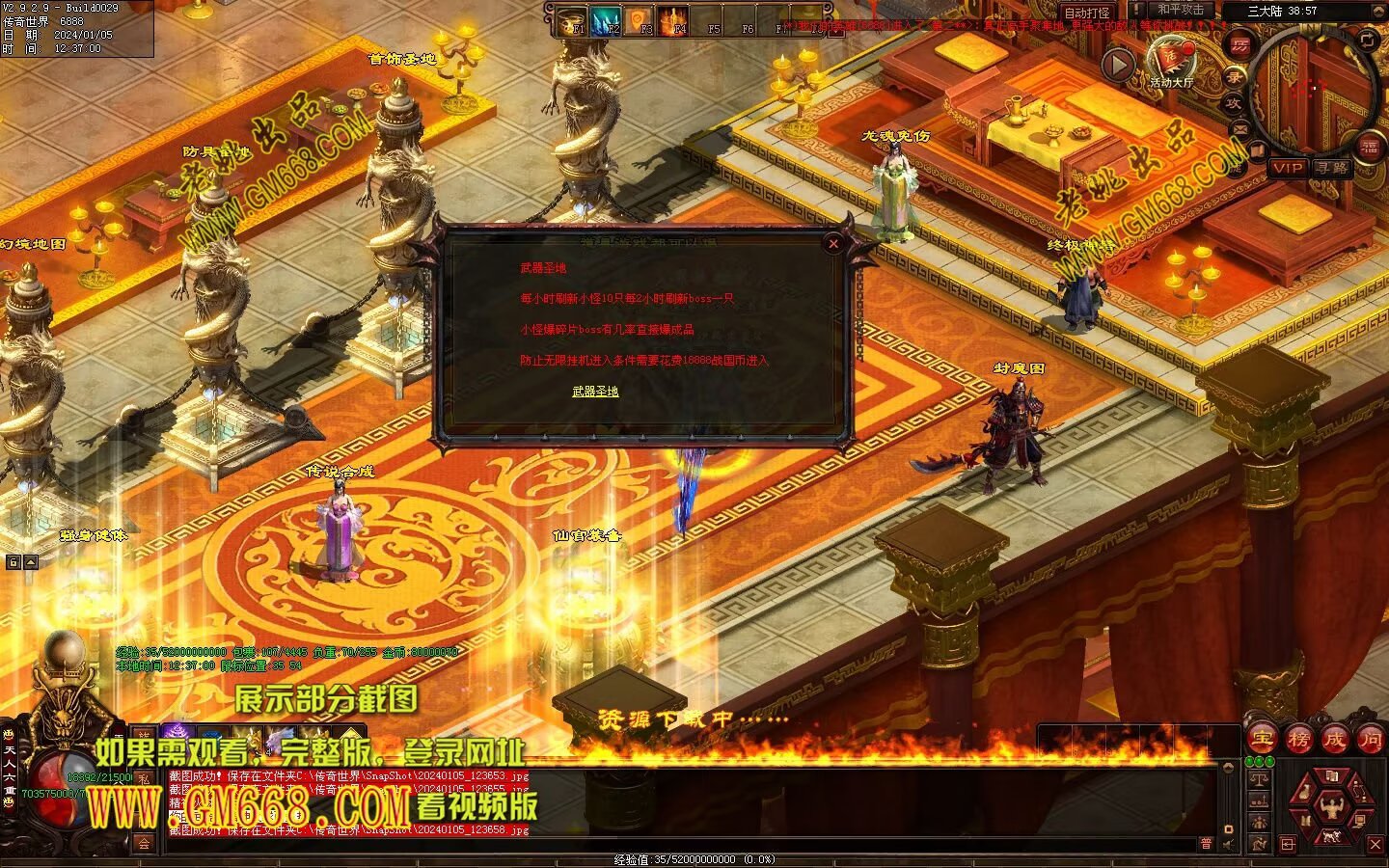
Task: Trigger the orange shield skill on F3
Action: pos(640,20)
